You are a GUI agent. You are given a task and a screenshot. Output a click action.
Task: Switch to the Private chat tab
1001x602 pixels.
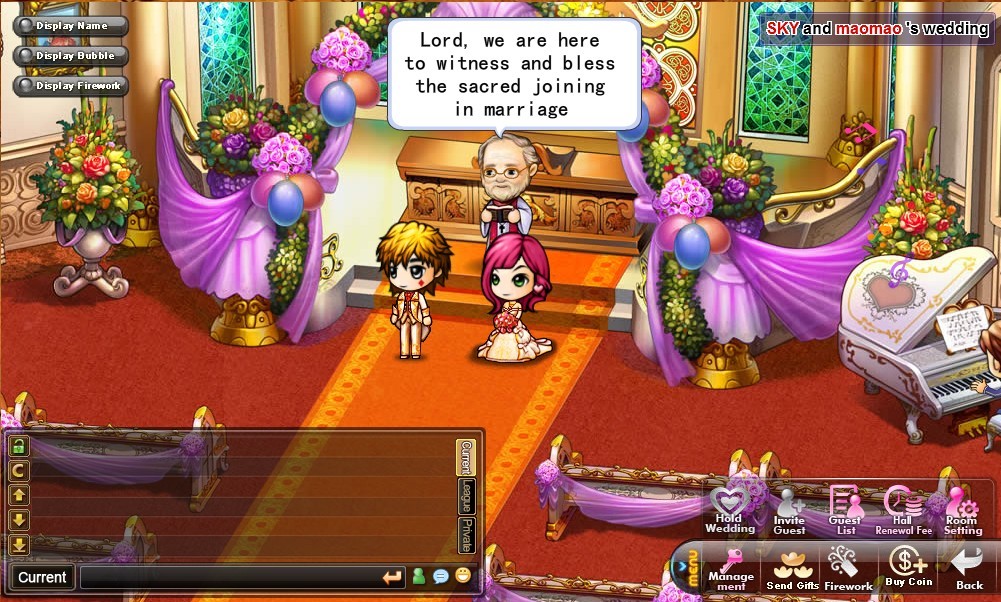pos(465,535)
